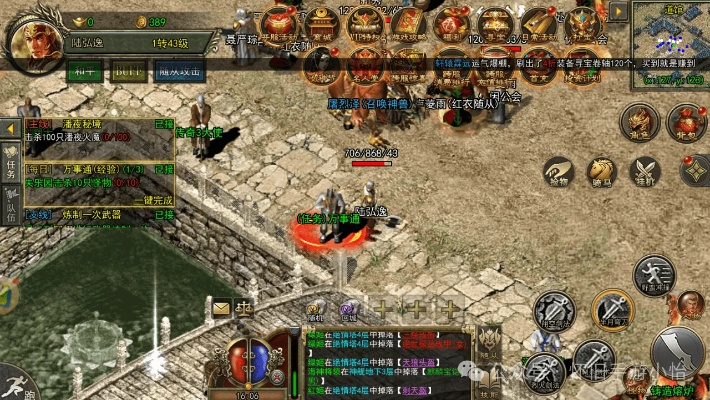Screen dimensions: 710x400
Task: Tap the 骑马 mount button
Action: coord(602,172)
